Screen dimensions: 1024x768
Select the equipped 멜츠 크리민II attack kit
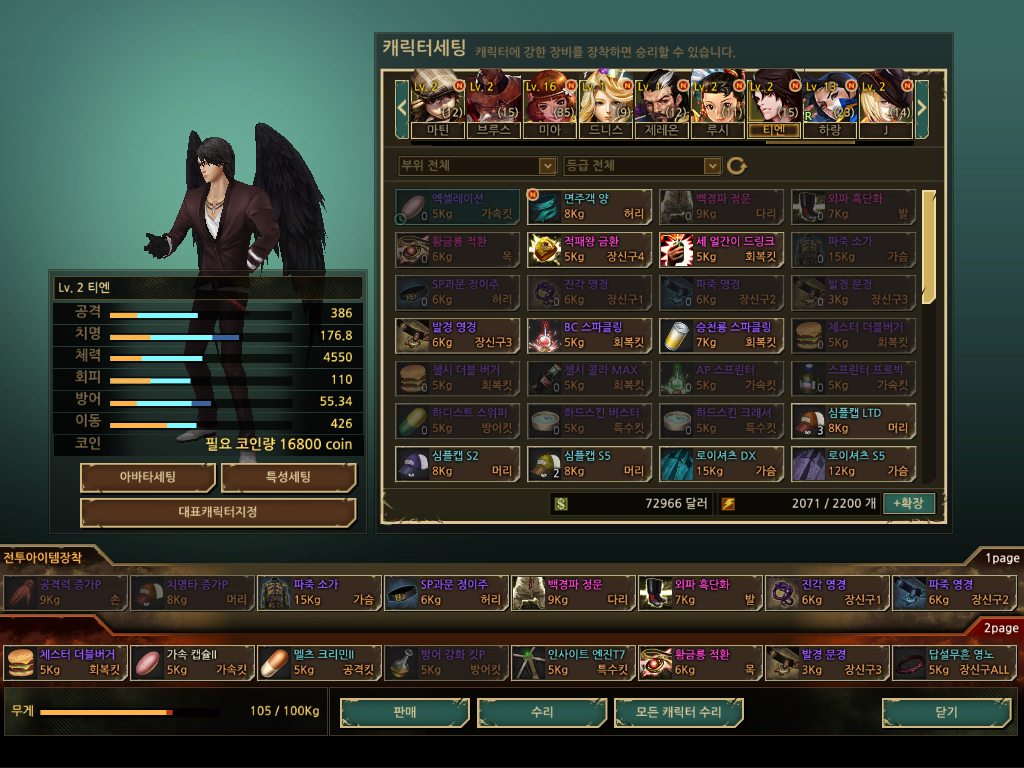point(319,663)
